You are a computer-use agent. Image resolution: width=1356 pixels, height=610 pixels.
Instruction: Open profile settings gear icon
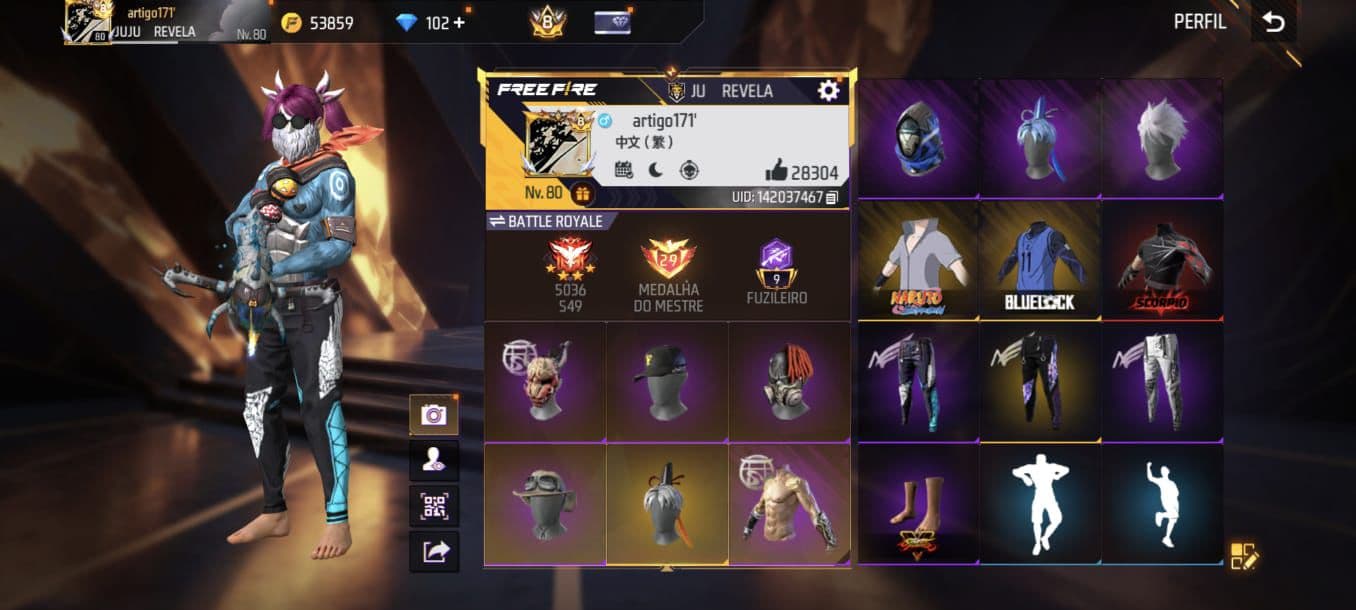tap(828, 91)
